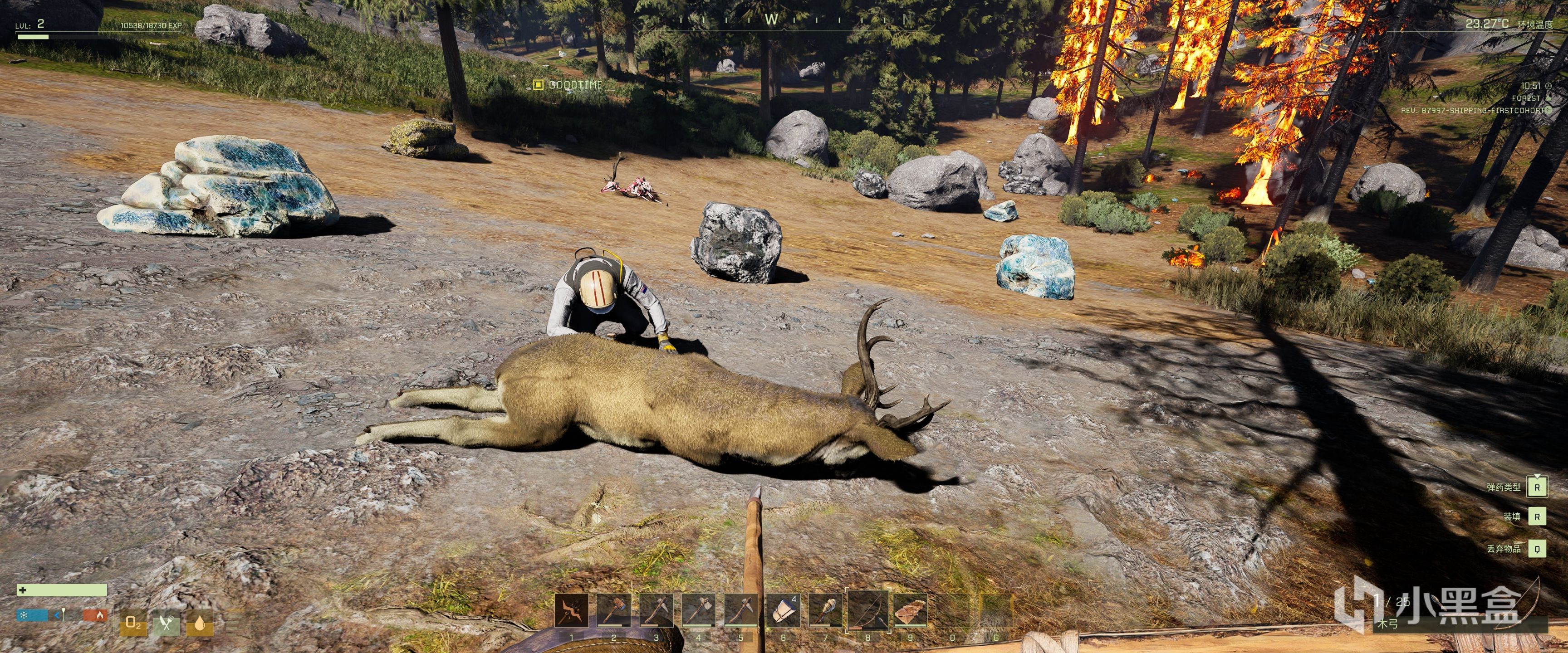
Task: Pick the item in hotbar slot 9
Action: point(911,611)
